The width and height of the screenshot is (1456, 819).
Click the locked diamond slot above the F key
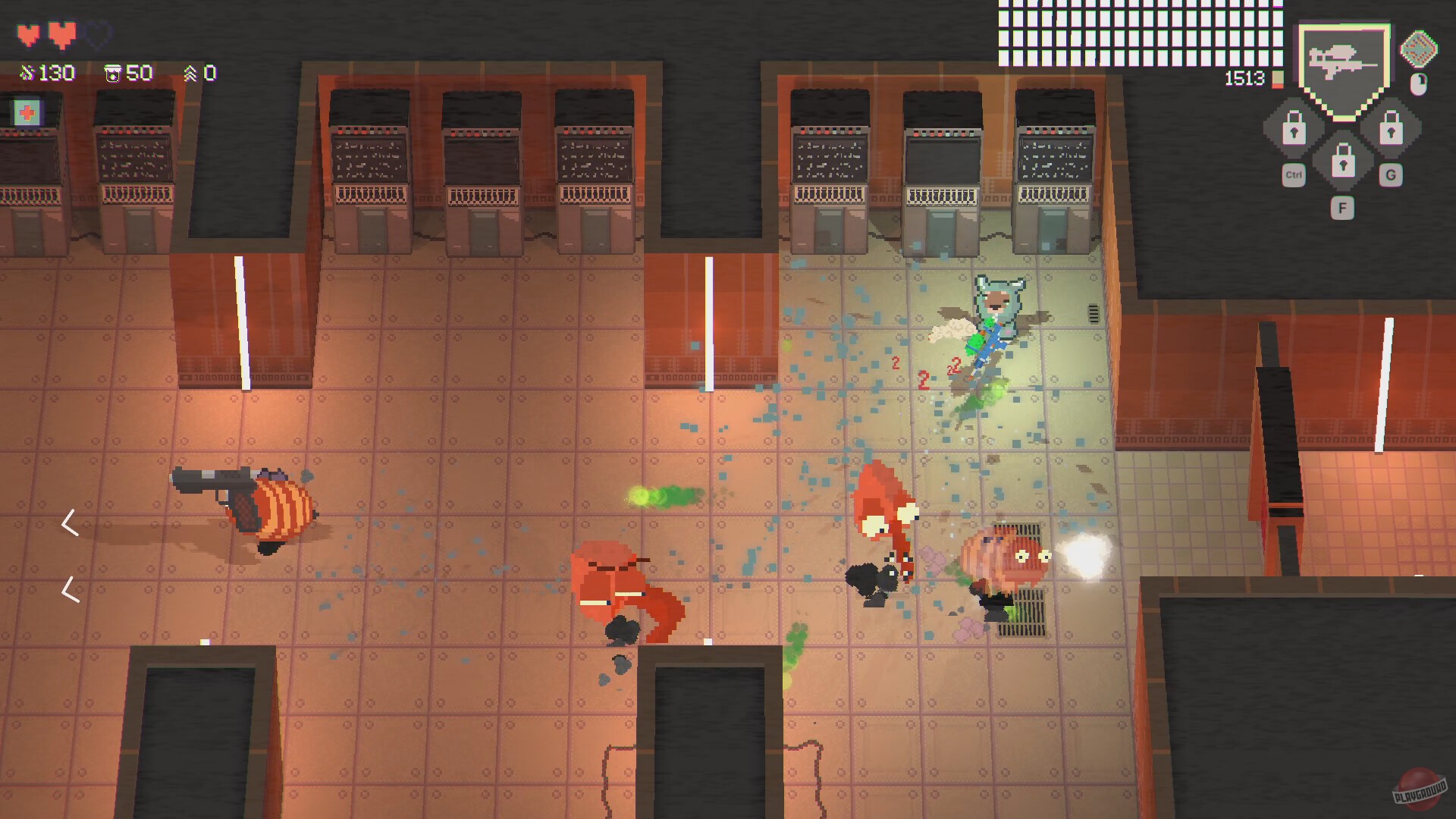point(1342,164)
